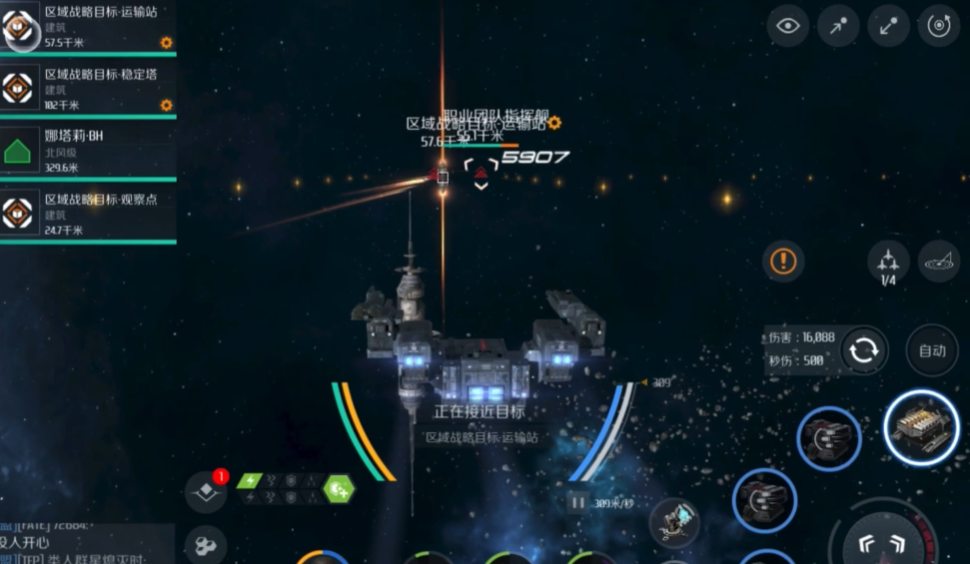Tap the dot-and-arrow button beside the eye
This screenshot has height=564, width=970.
coord(838,27)
